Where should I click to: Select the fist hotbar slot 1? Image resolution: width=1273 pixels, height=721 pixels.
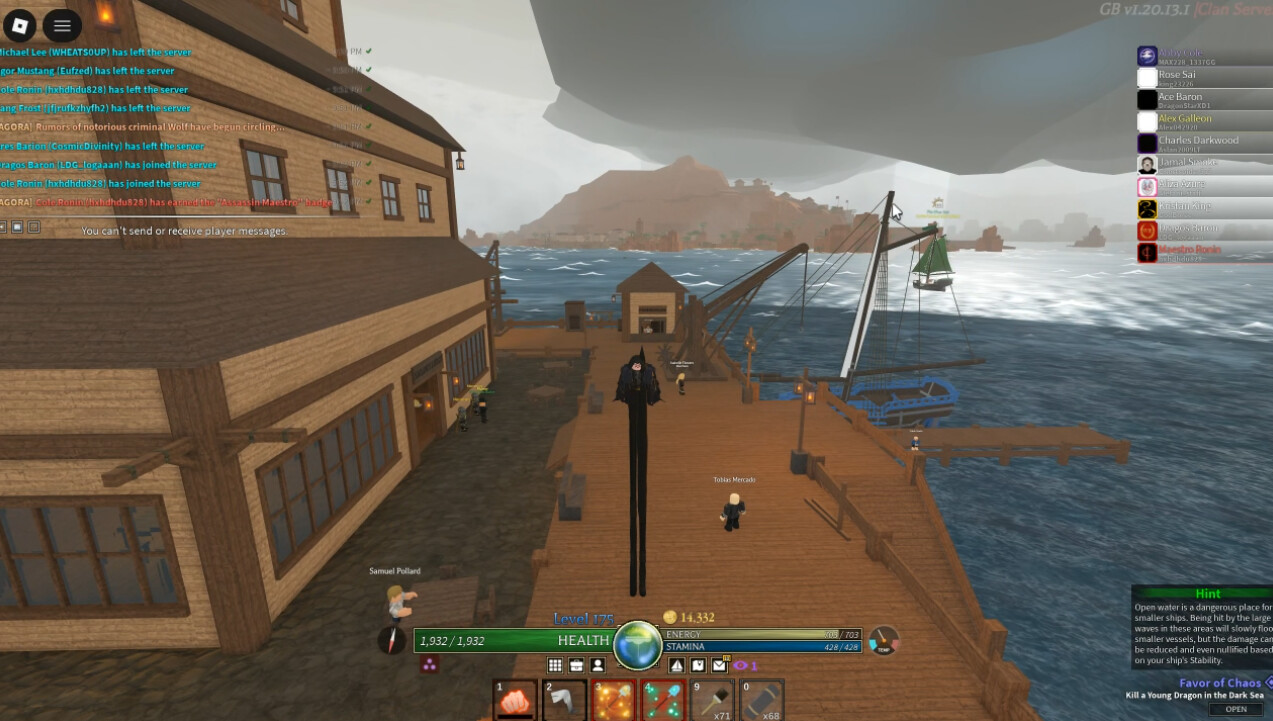tap(516, 699)
